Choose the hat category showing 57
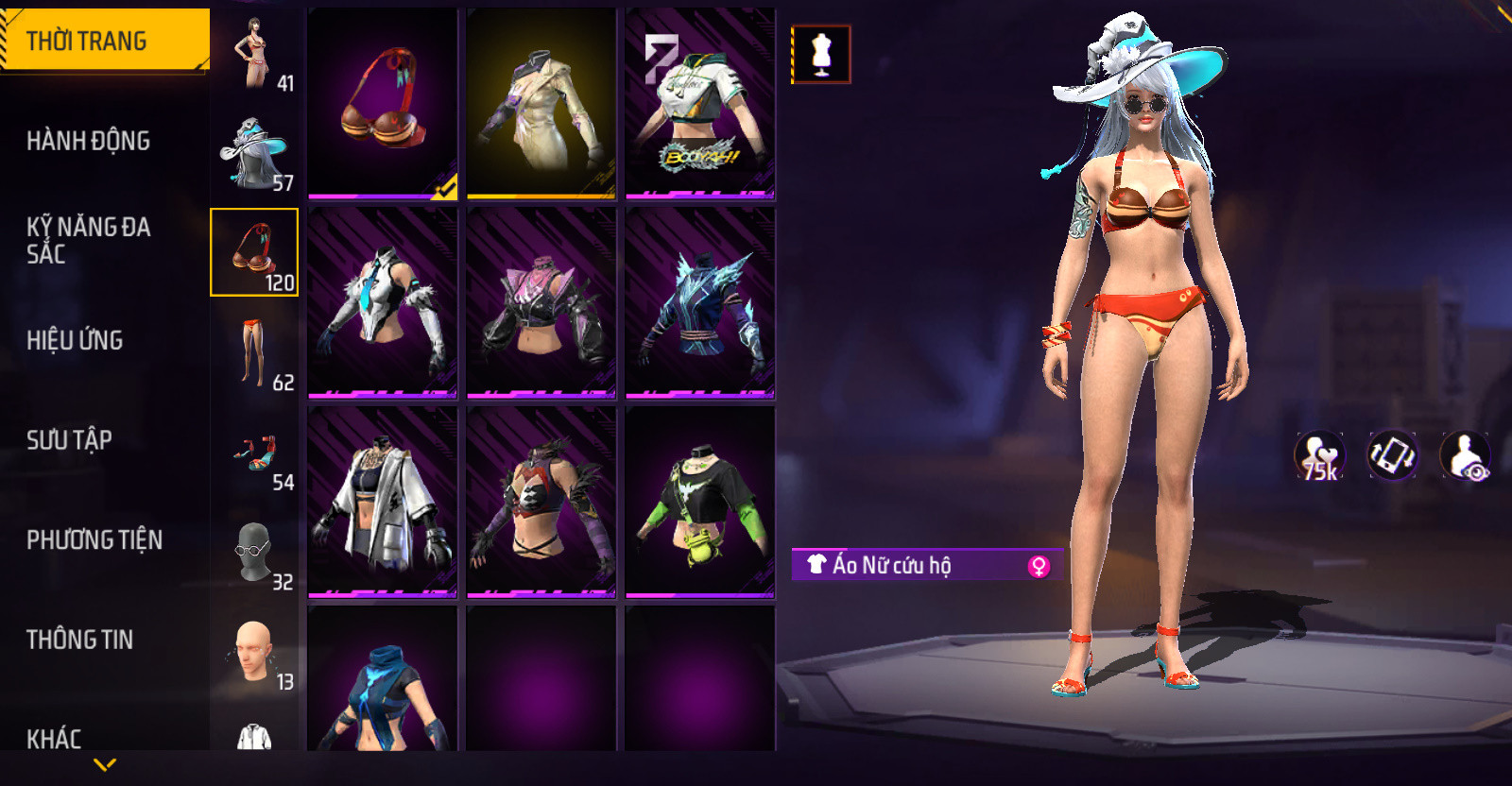1512x786 pixels. 254,153
